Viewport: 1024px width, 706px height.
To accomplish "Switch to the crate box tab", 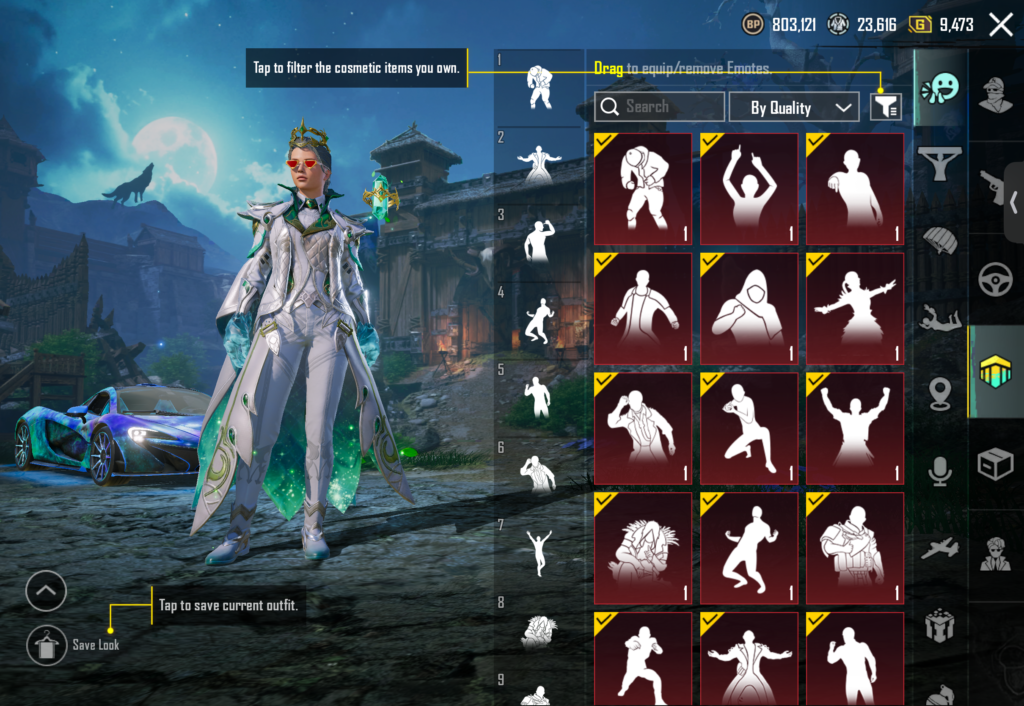I will click(x=996, y=464).
